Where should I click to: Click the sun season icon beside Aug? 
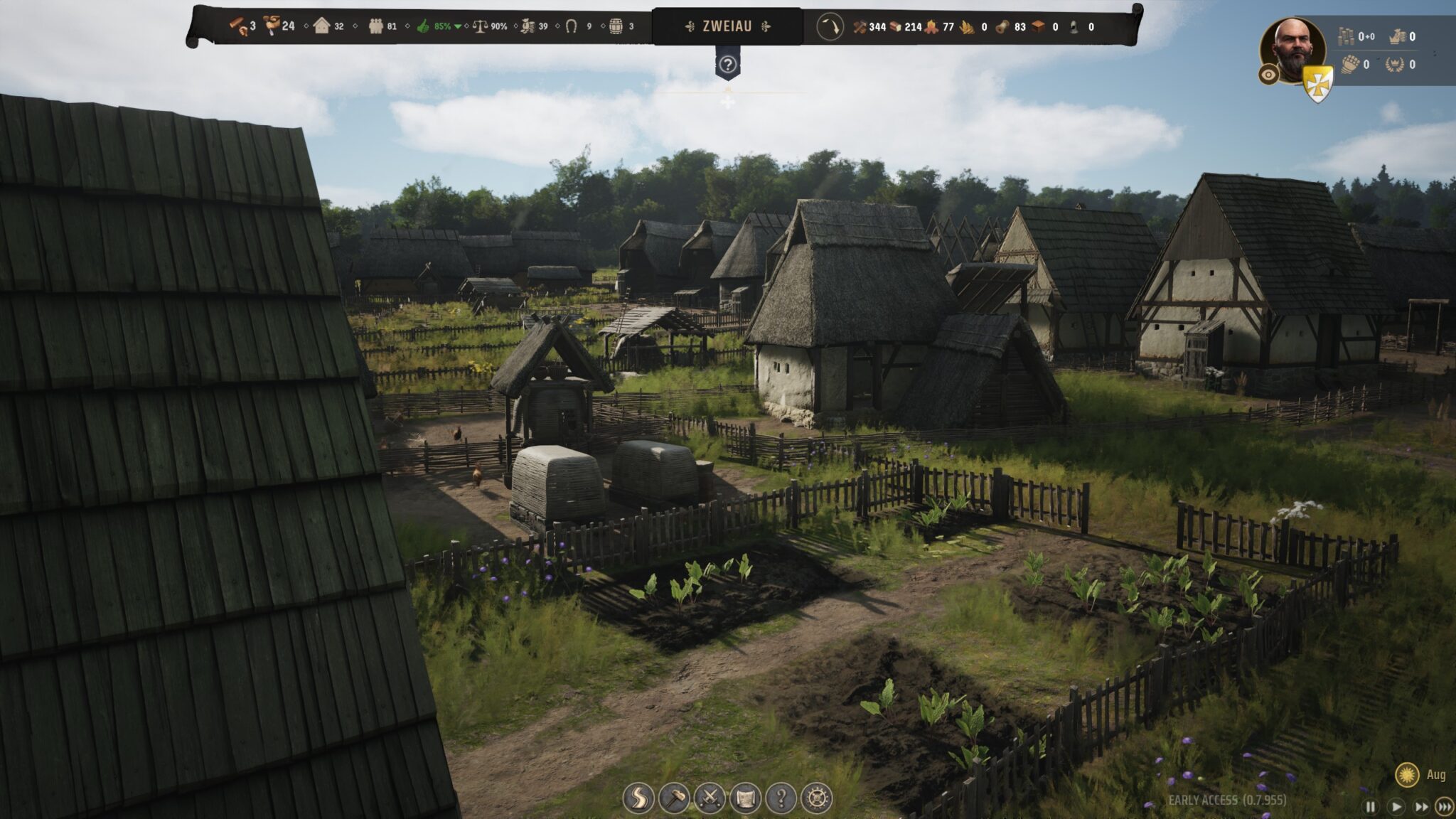(x=1407, y=774)
